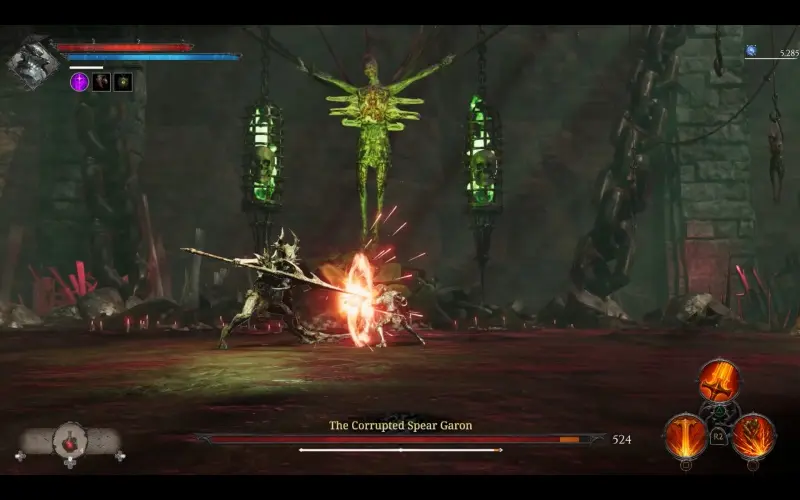
Task: Open the armored character portrait
Action: (31, 61)
